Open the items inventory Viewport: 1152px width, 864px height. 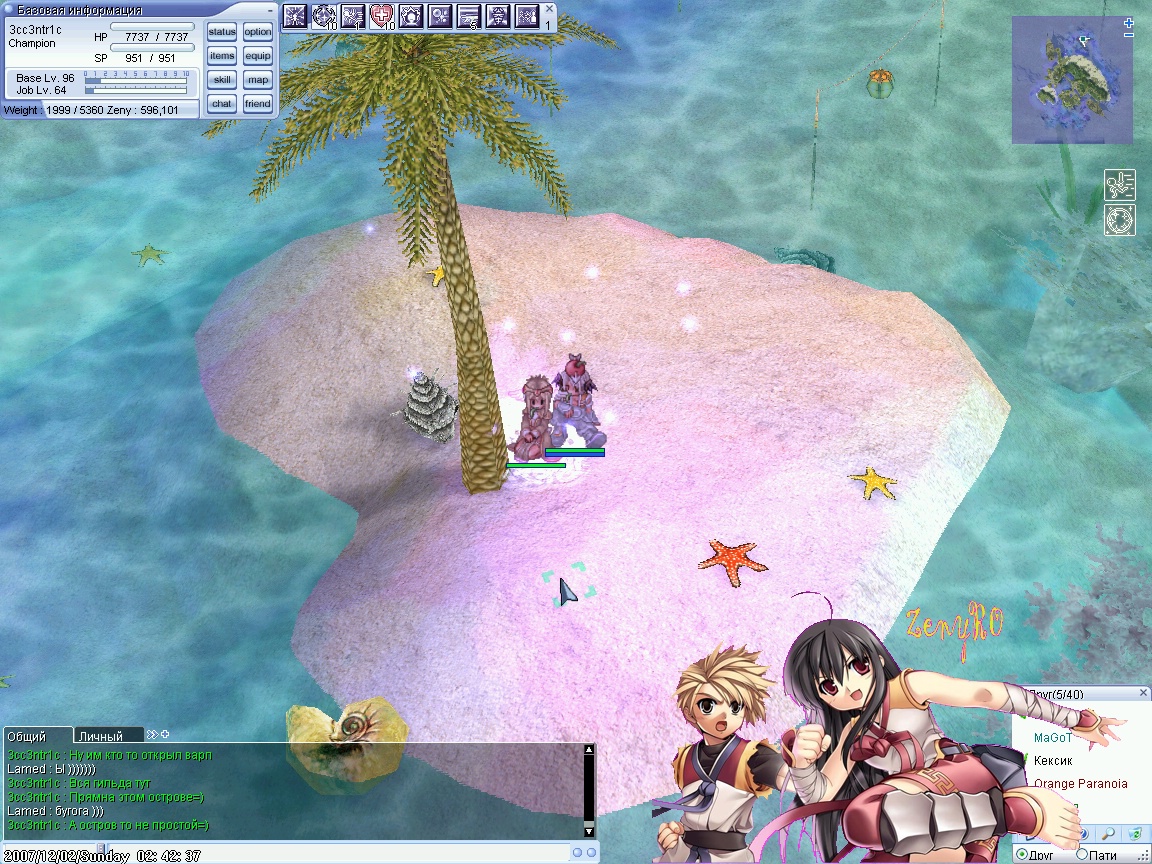(222, 56)
